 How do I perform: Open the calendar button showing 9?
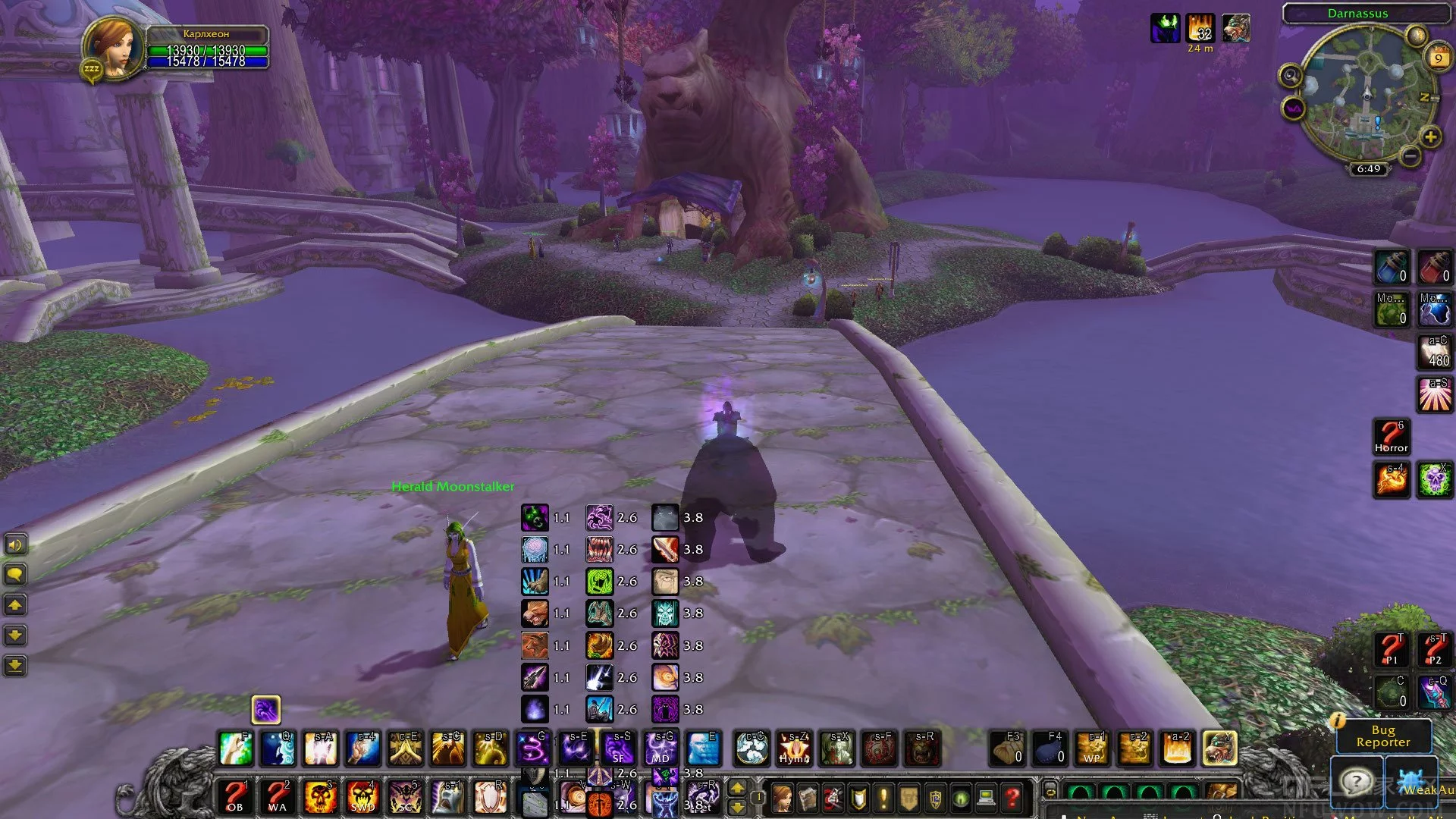pos(1439,58)
